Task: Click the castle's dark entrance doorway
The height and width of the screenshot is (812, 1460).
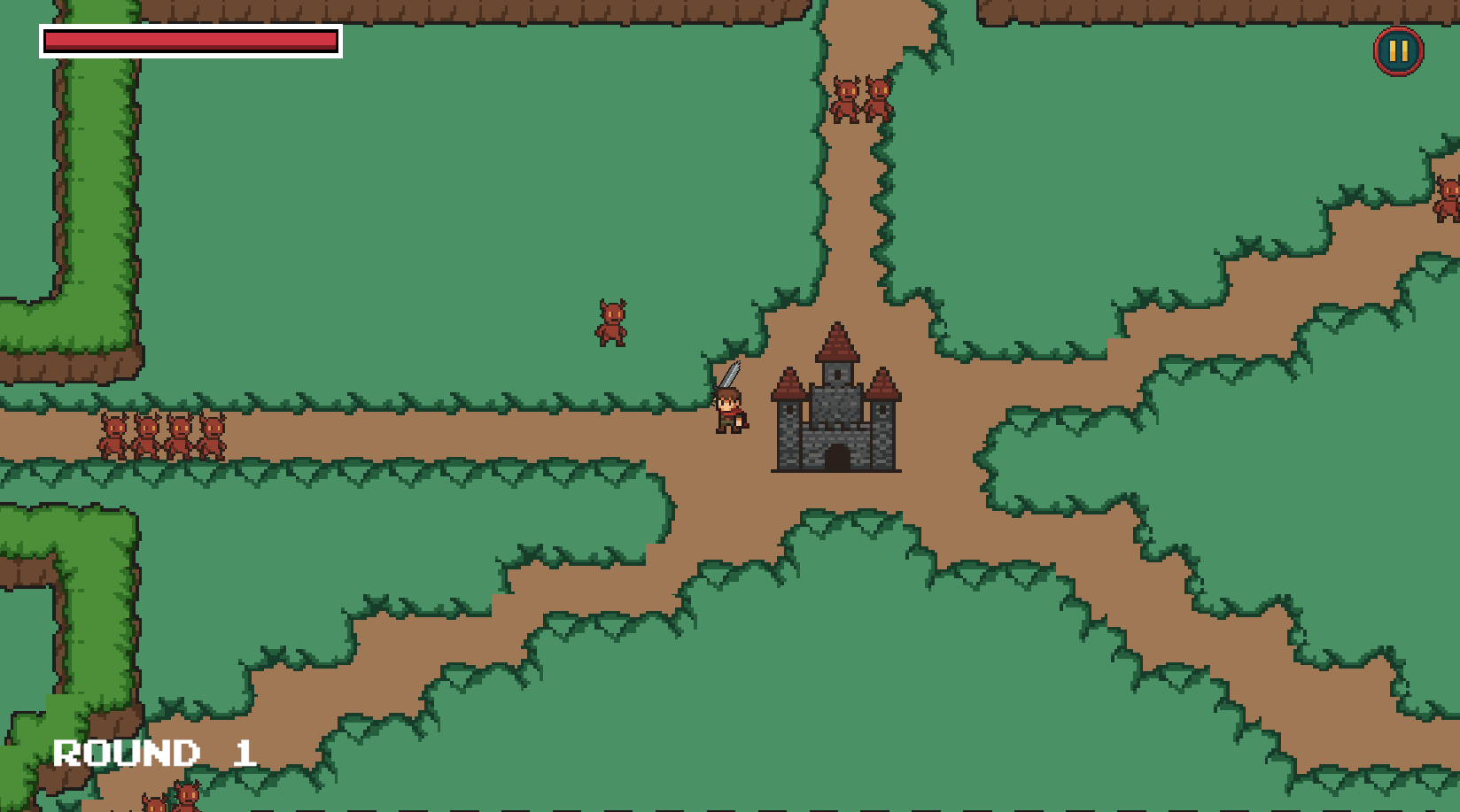Action: pos(836,459)
